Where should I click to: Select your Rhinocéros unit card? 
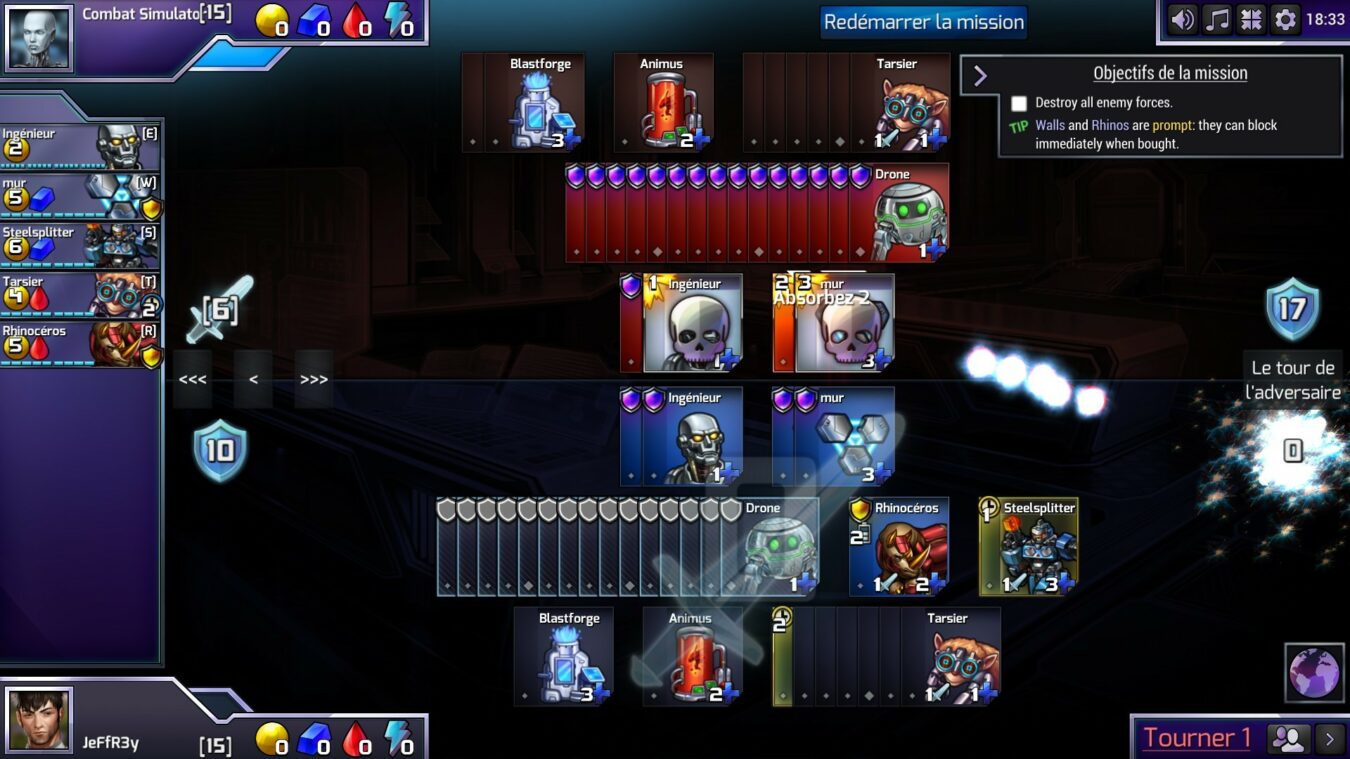(899, 547)
